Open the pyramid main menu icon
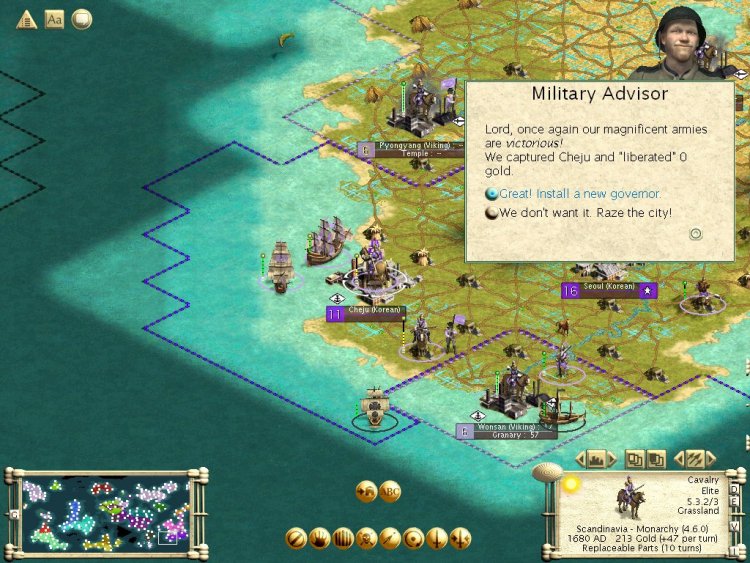Screen dimensions: 750x563 (x=26, y=19)
